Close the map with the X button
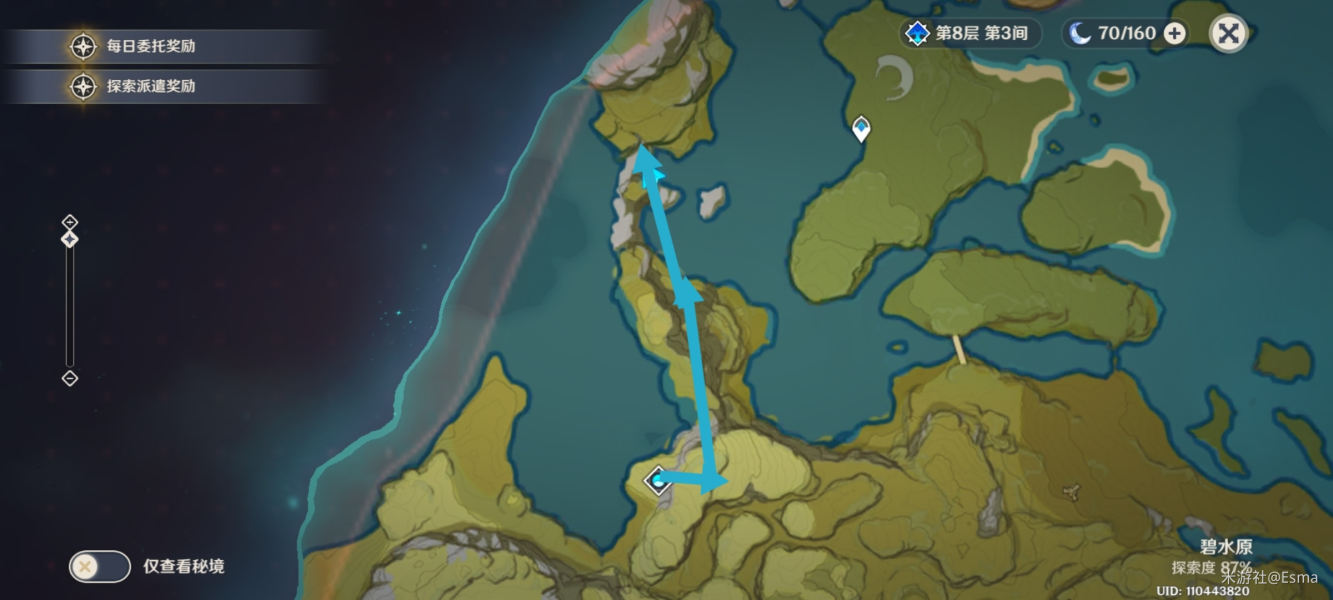 pos(1228,34)
